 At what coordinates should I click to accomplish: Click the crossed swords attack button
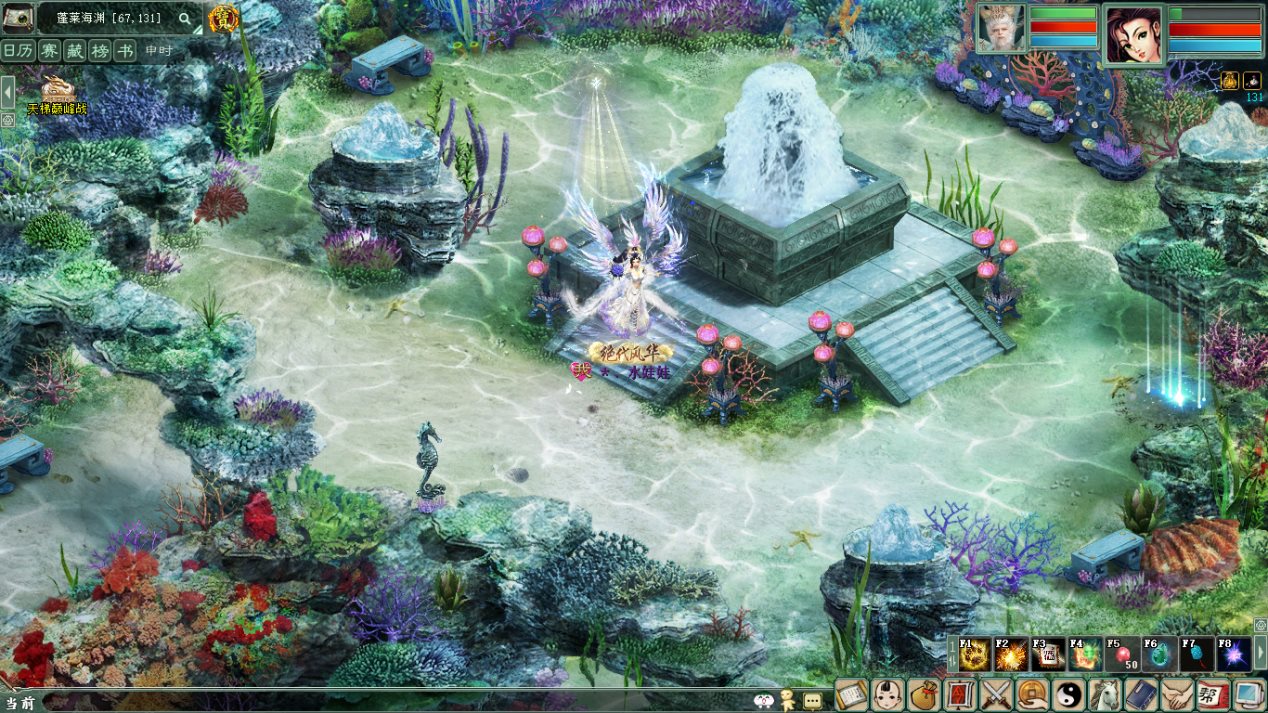[x=996, y=694]
